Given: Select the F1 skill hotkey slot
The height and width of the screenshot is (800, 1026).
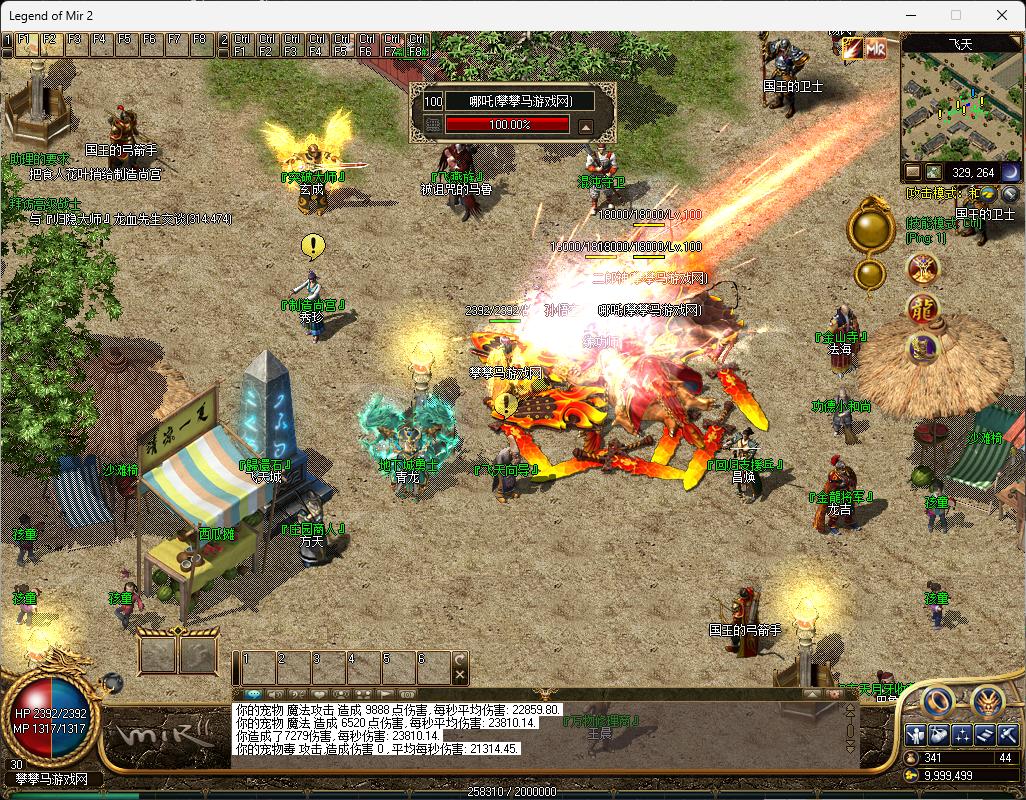Looking at the screenshot, I should point(24,41).
